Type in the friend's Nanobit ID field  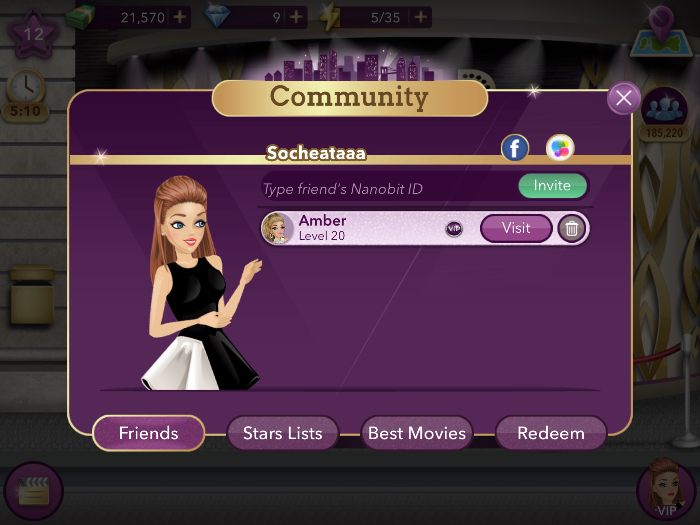pyautogui.click(x=385, y=188)
